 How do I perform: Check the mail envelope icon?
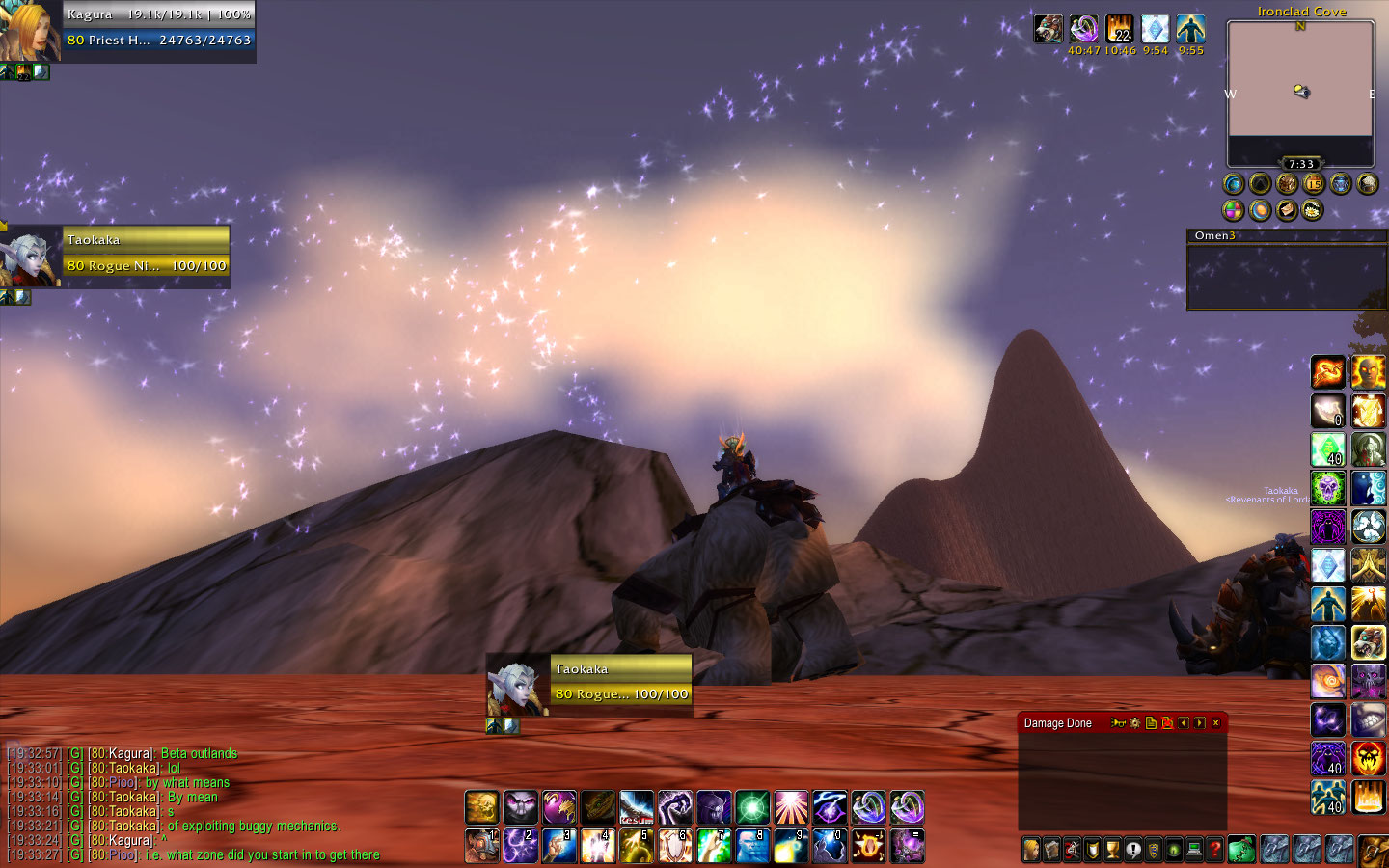[x=1287, y=209]
